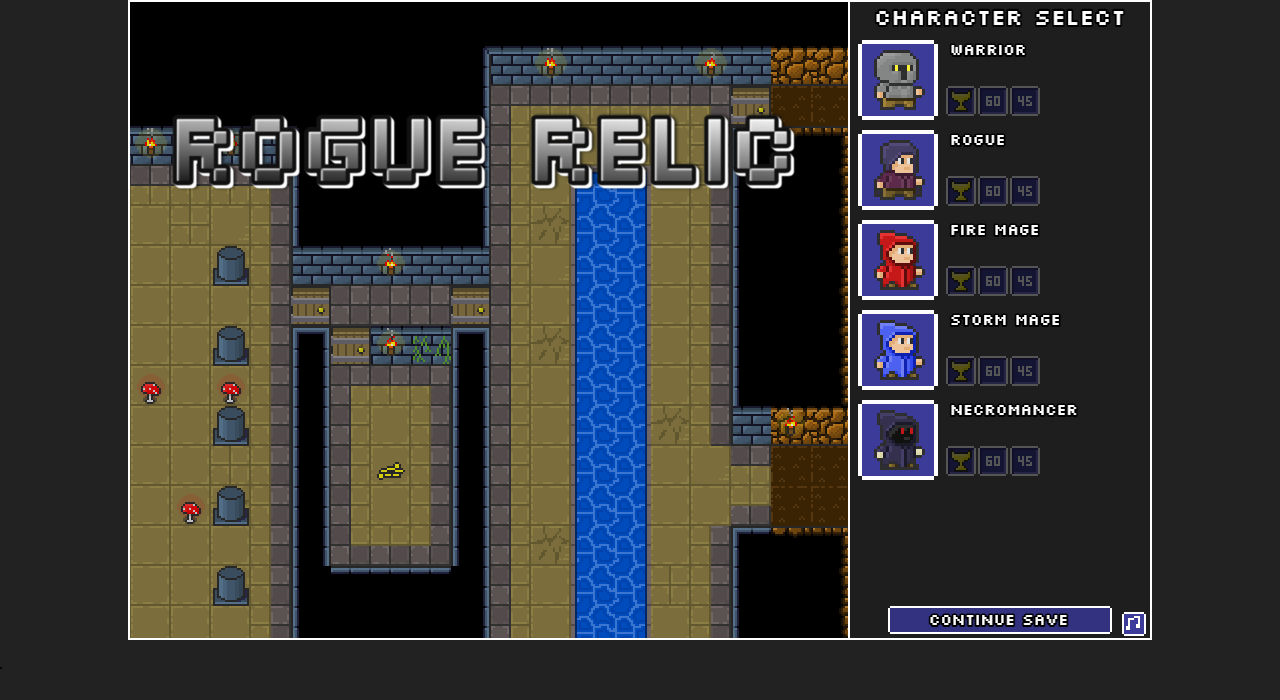The height and width of the screenshot is (700, 1280).
Task: Select the blue Storm Mage portrait
Action: 898,350
